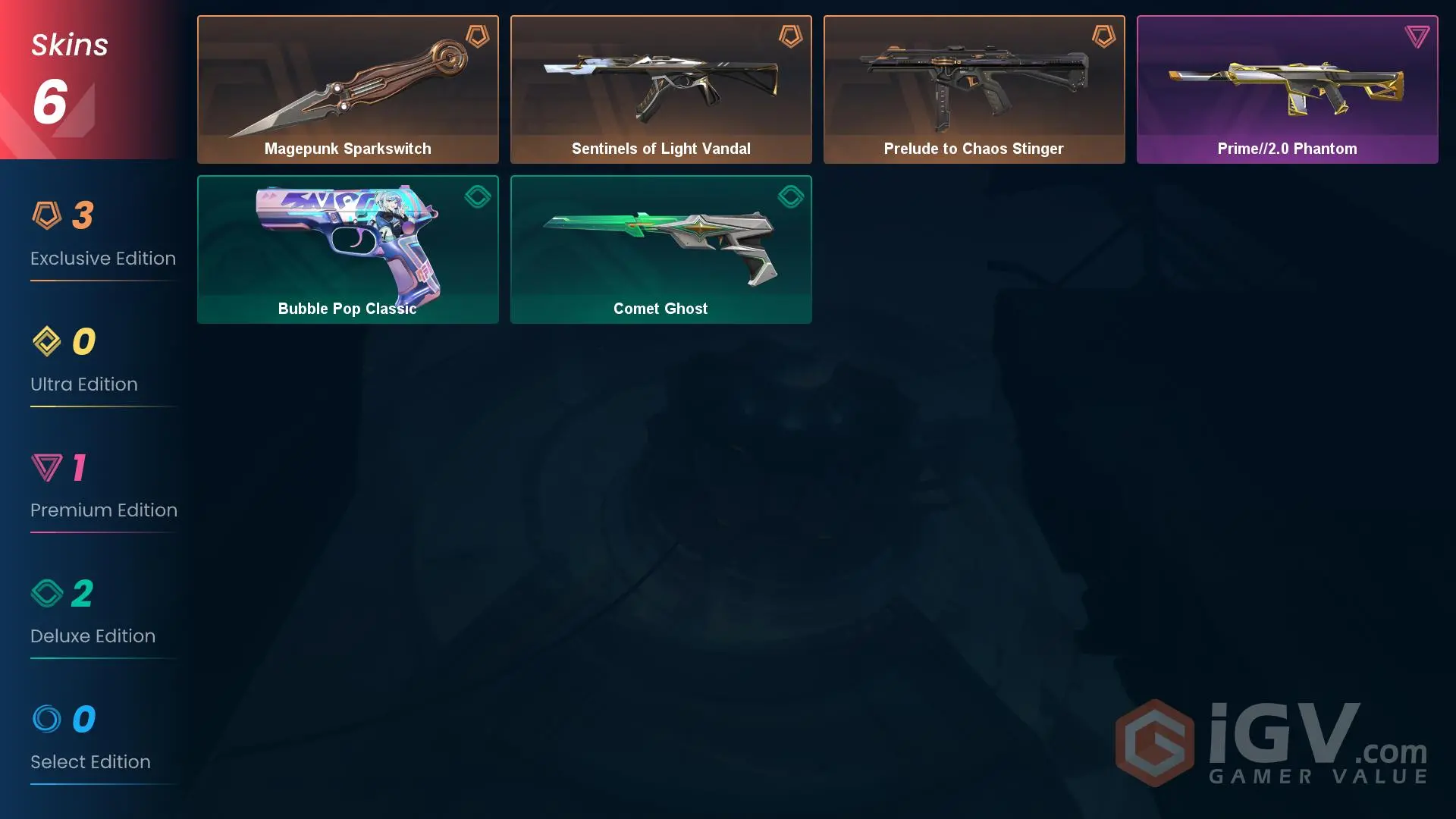Image resolution: width=1456 pixels, height=819 pixels.
Task: Click the Deluxe badge on Comet Ghost card
Action: (791, 196)
